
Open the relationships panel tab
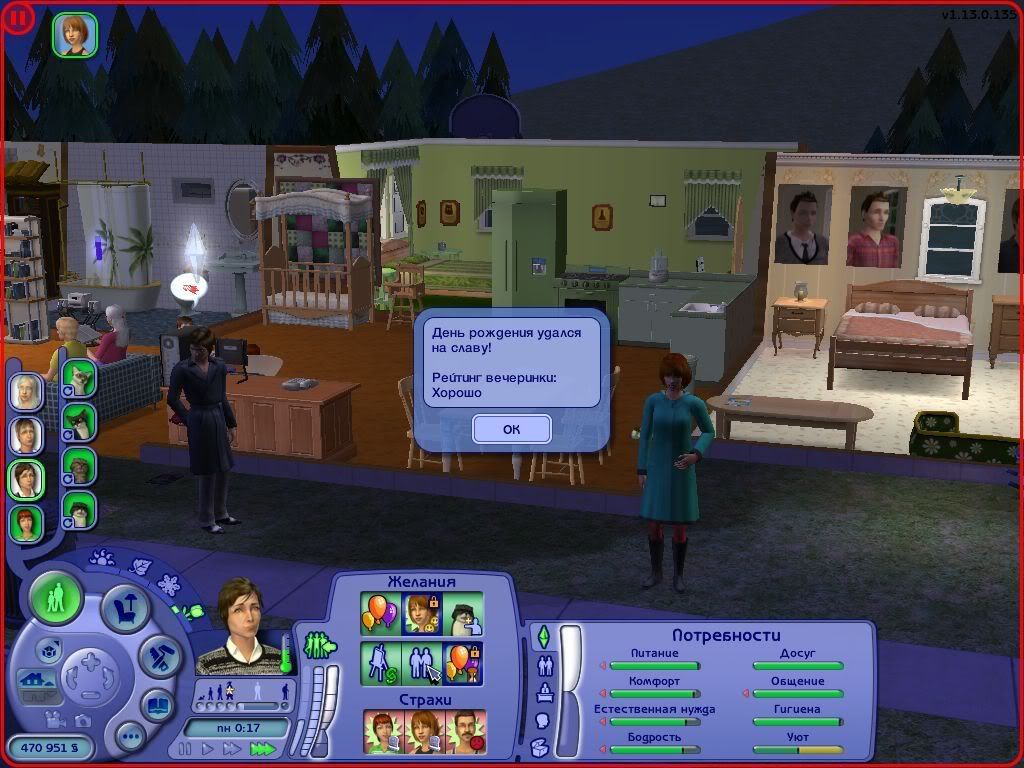546,665
